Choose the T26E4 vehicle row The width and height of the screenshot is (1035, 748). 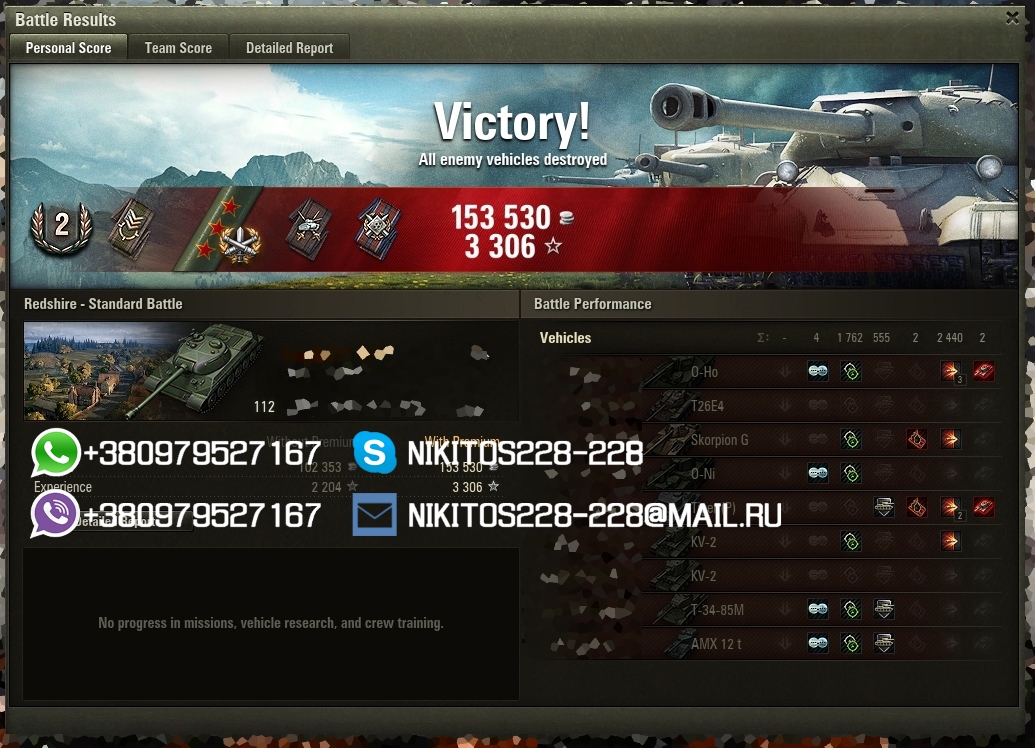point(707,407)
